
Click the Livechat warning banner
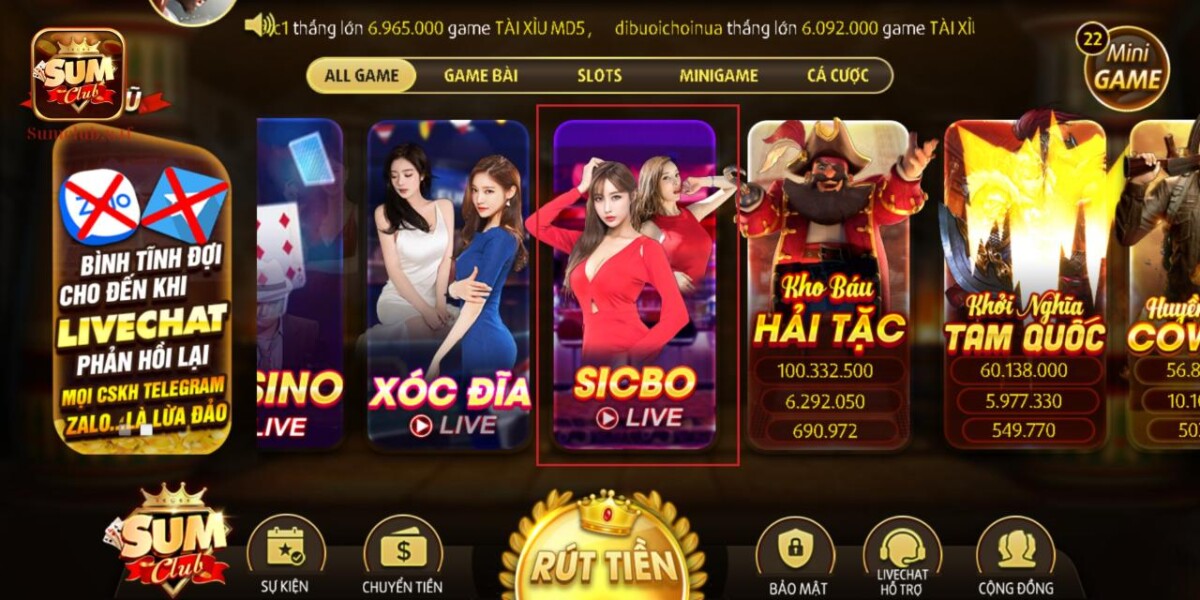click(142, 300)
